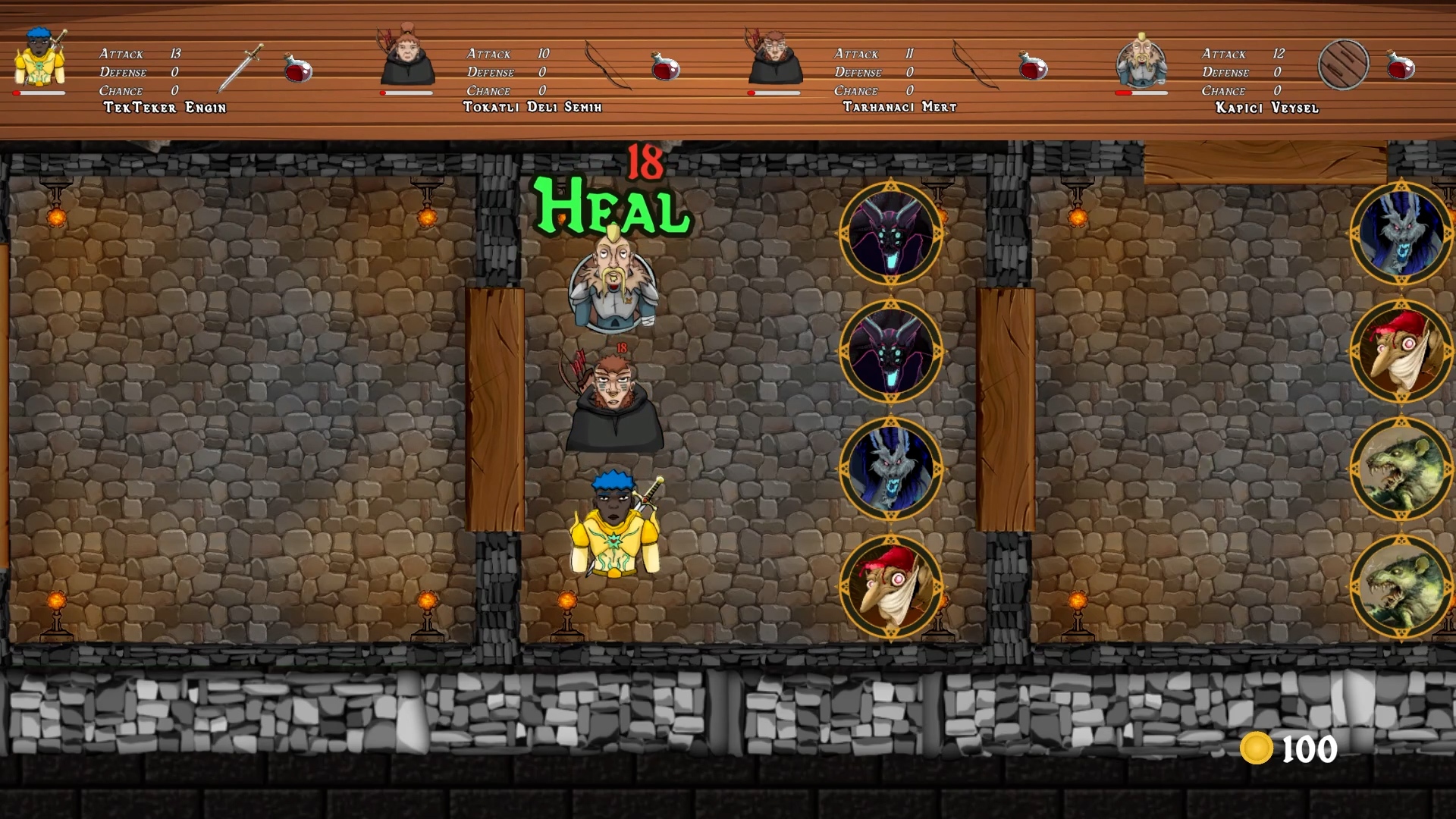Click the gold coin icon near the 100 counter
1456x819 pixels.
pyautogui.click(x=1256, y=749)
